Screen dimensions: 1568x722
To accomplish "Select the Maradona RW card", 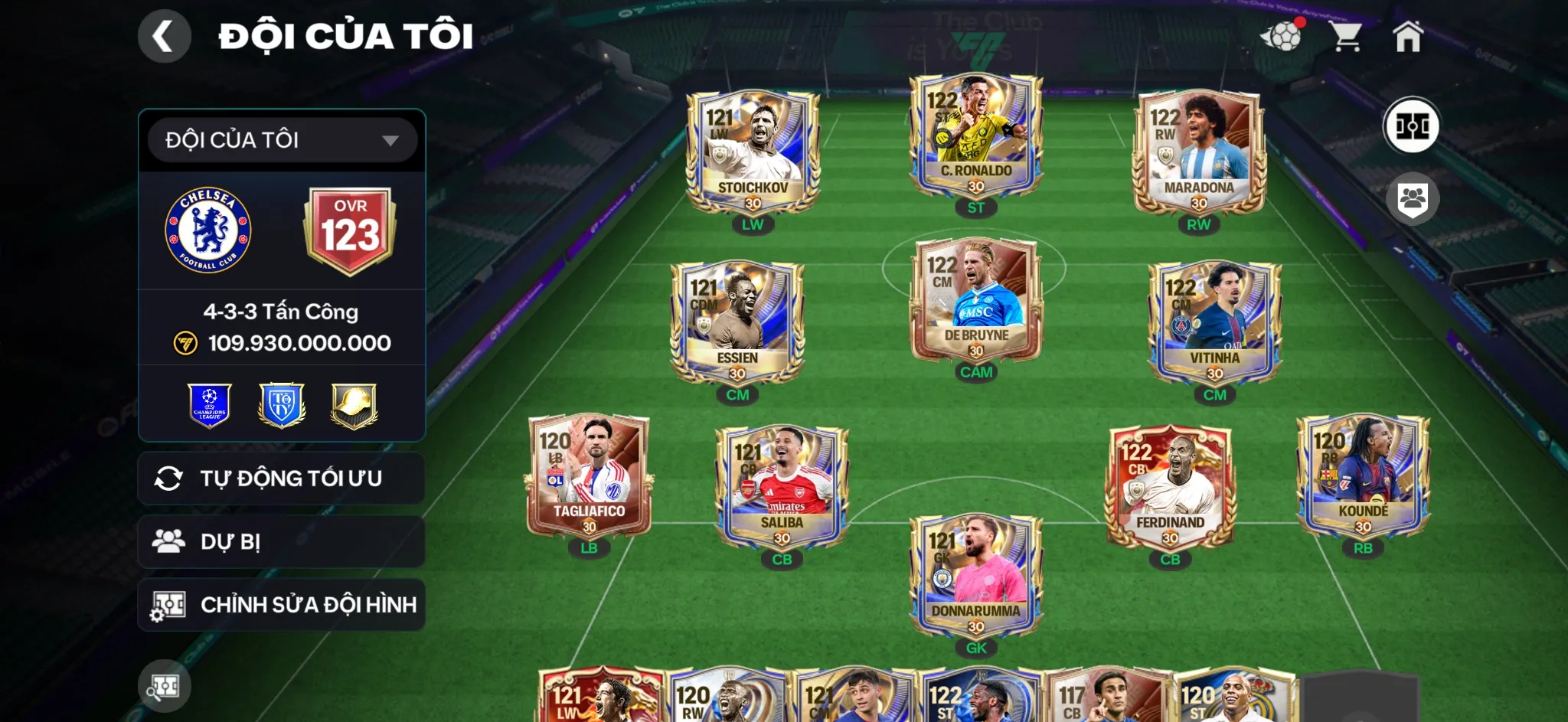I will tap(1197, 153).
